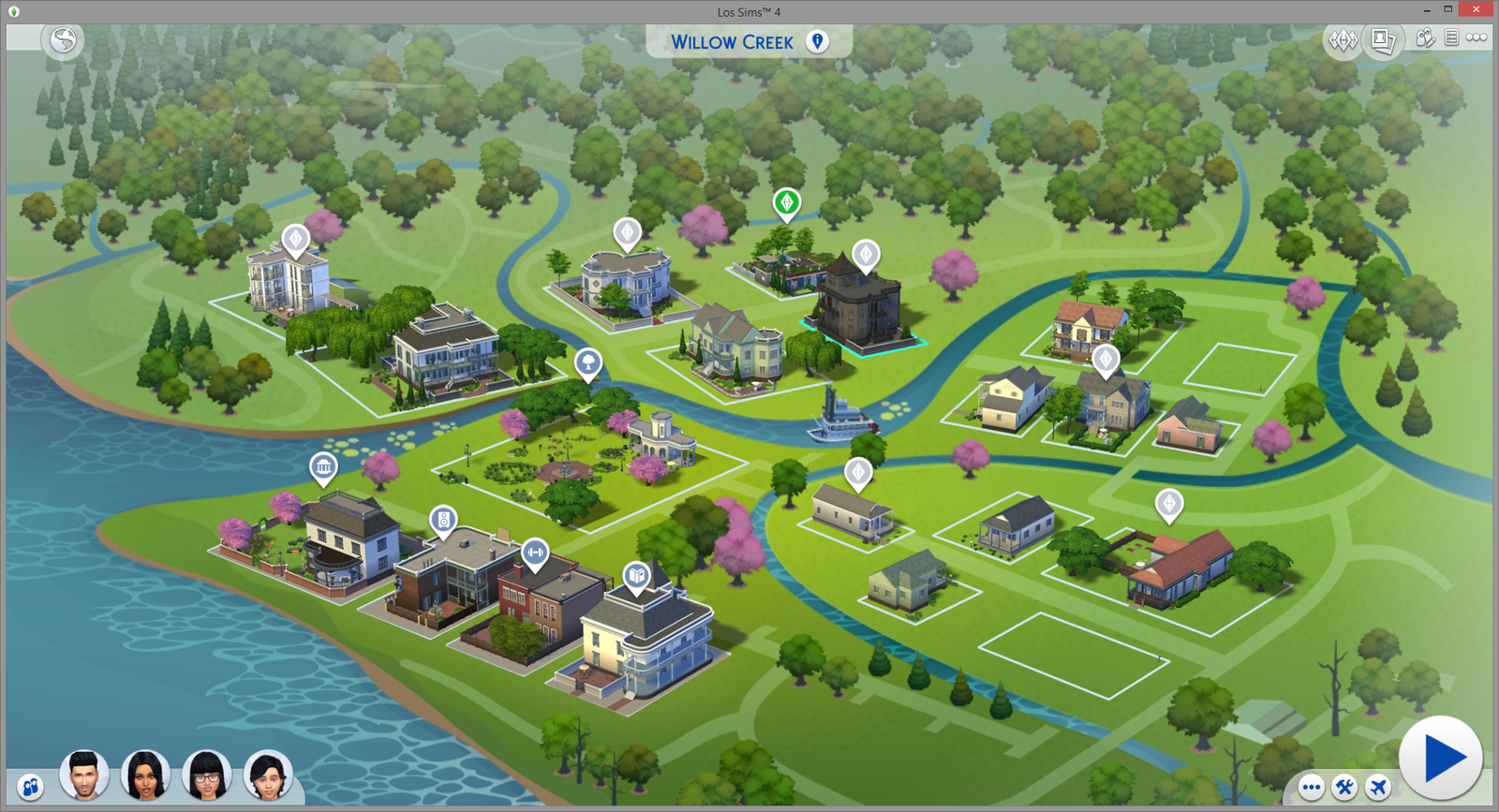
Task: Select the man with the beard portrait
Action: coord(84,775)
